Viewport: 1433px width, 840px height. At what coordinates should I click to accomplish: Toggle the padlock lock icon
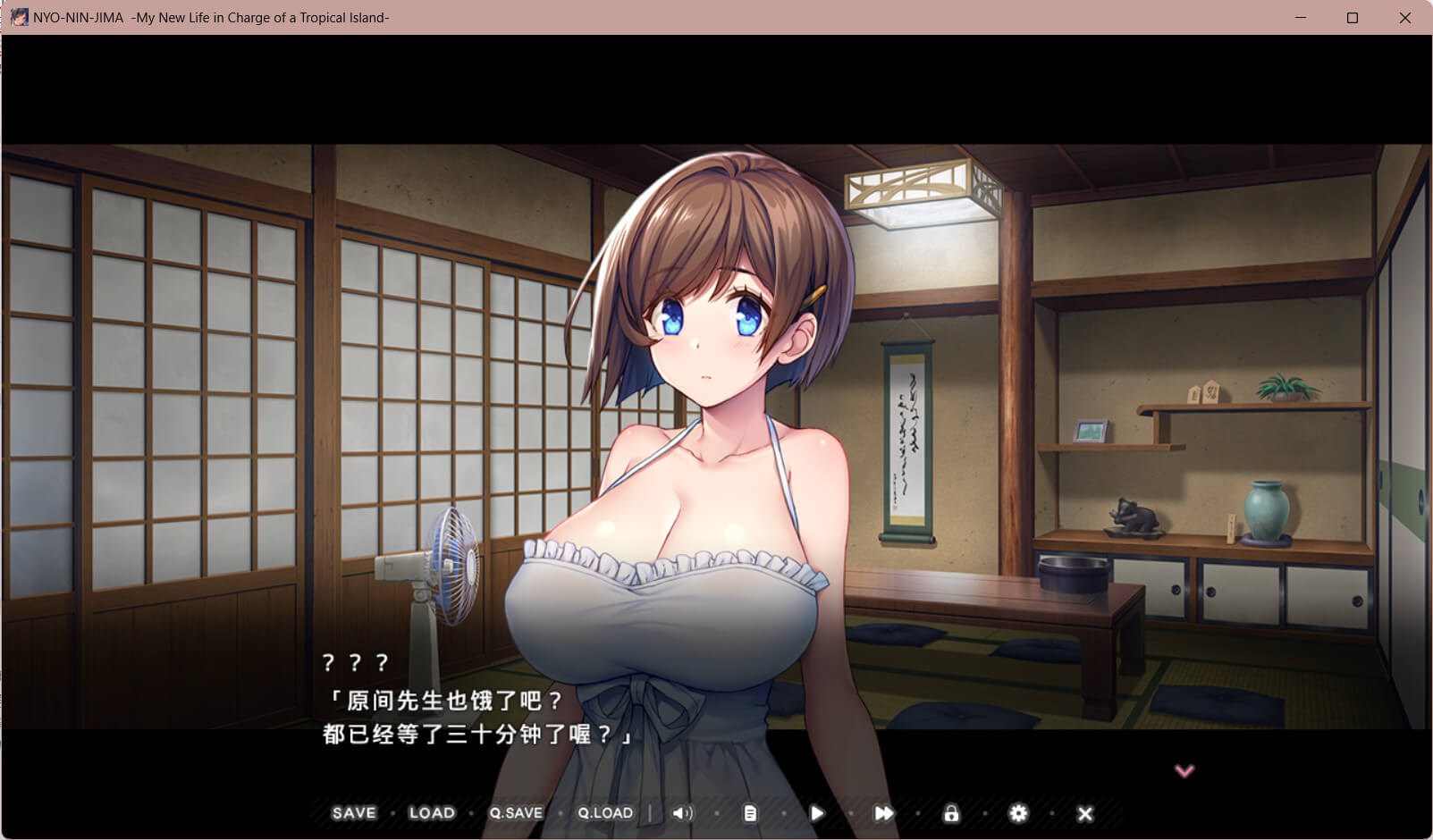tap(951, 813)
